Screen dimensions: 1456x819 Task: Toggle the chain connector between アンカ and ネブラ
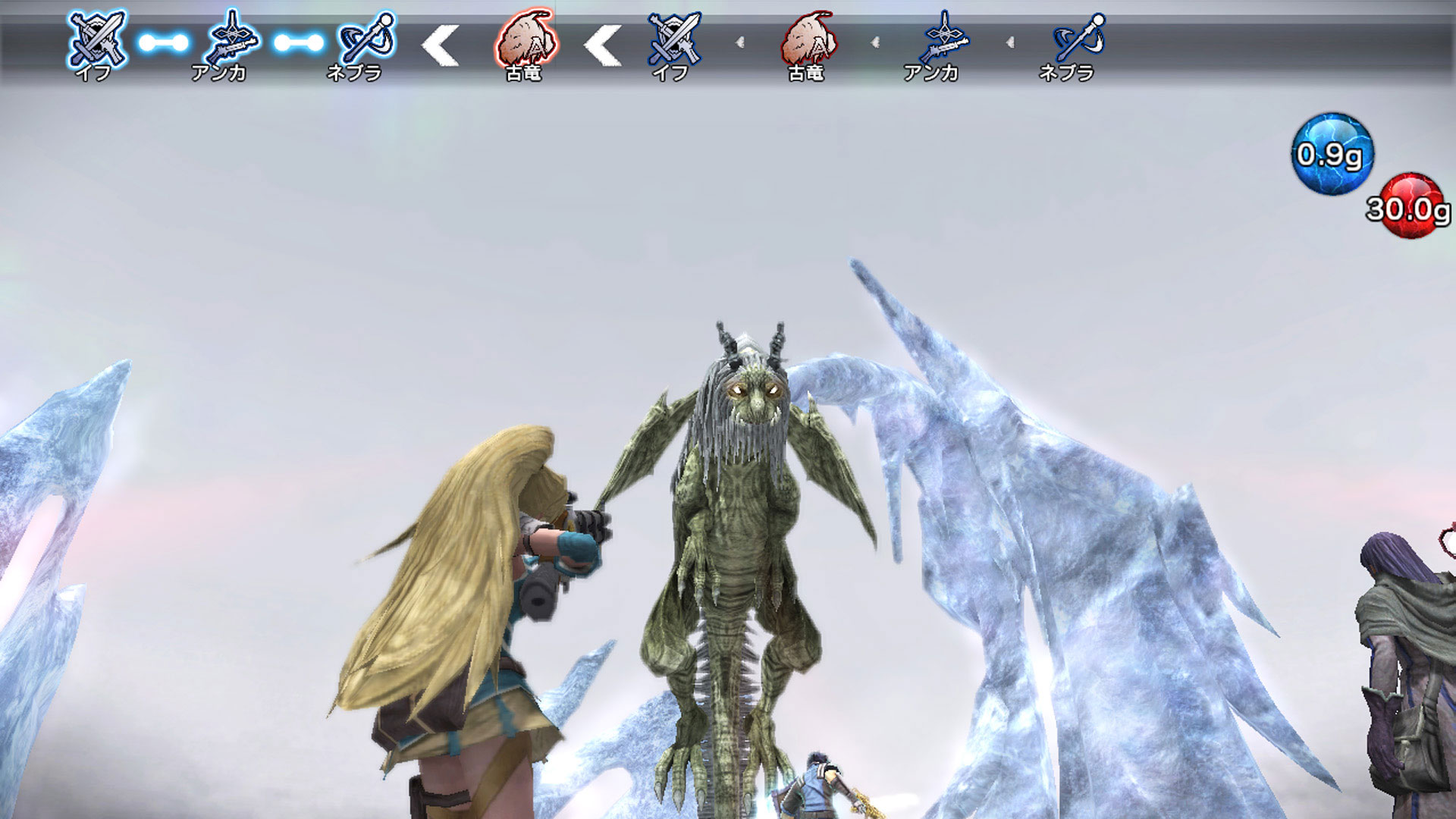coord(298,44)
